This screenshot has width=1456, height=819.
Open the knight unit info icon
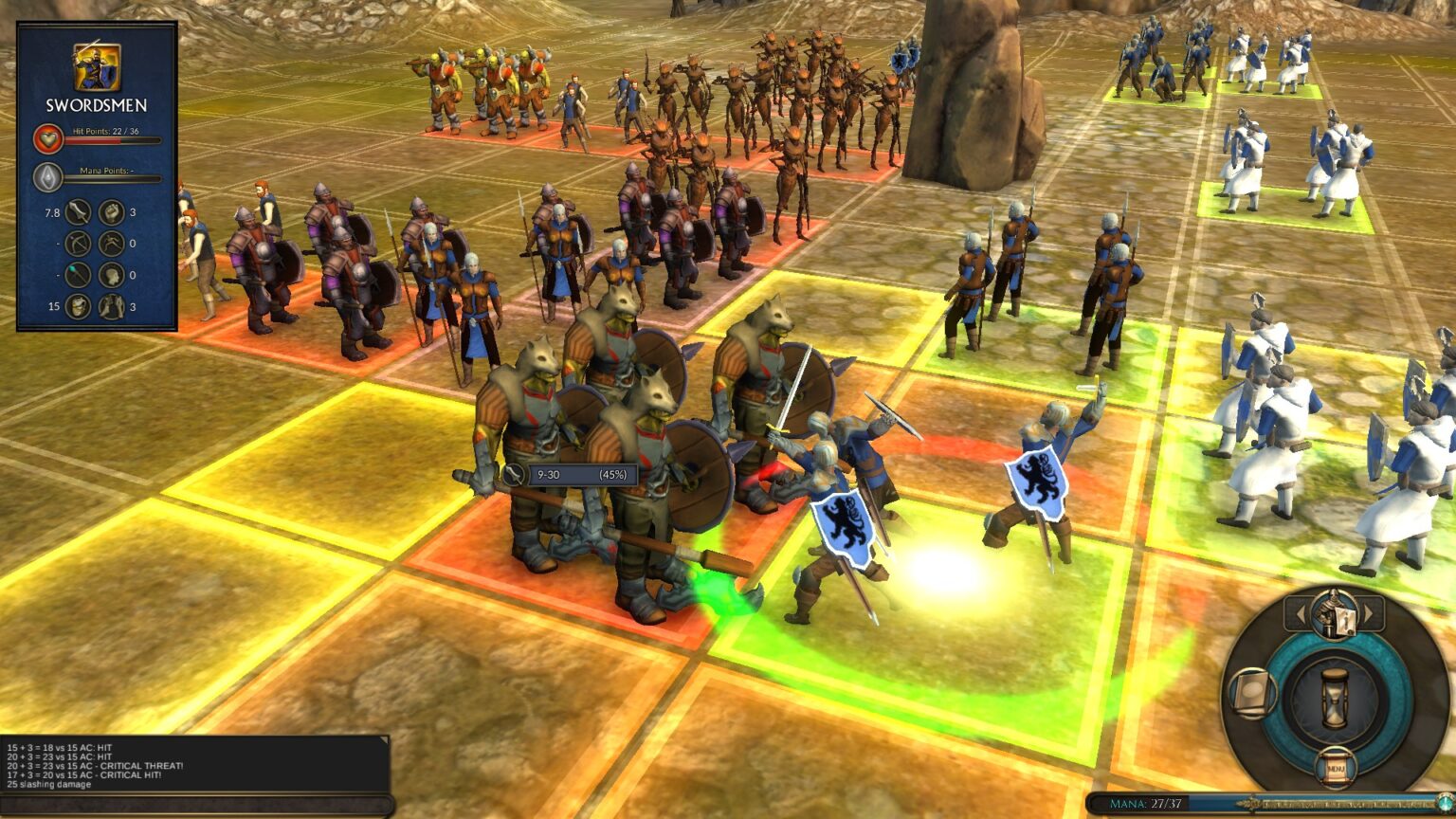(1334, 612)
